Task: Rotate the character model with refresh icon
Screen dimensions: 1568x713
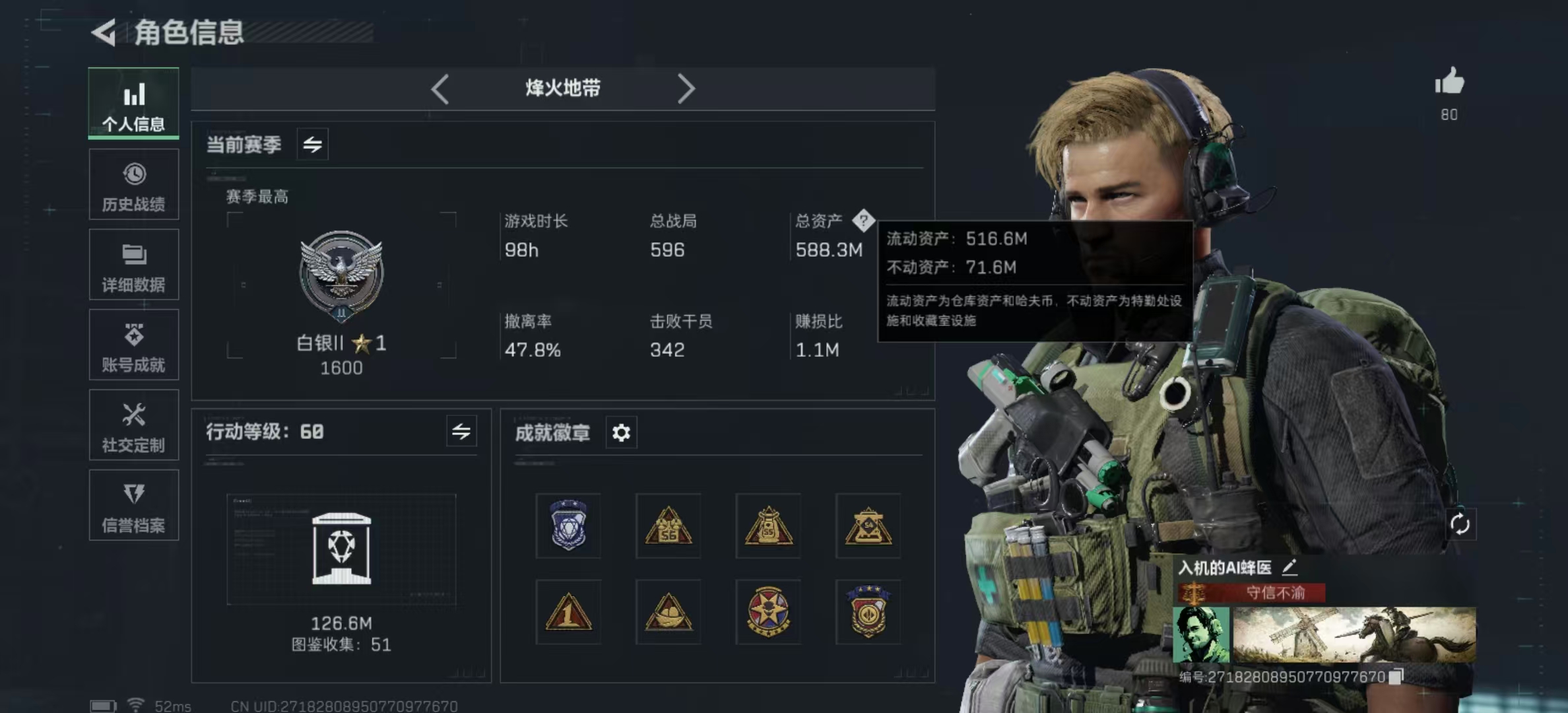Action: coord(1460,525)
